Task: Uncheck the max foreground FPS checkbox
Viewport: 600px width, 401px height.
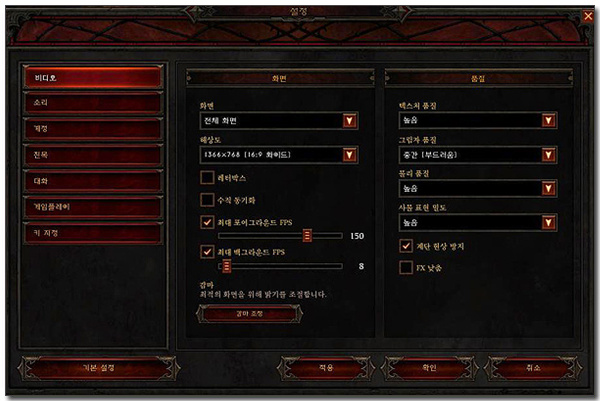Action: tap(208, 222)
